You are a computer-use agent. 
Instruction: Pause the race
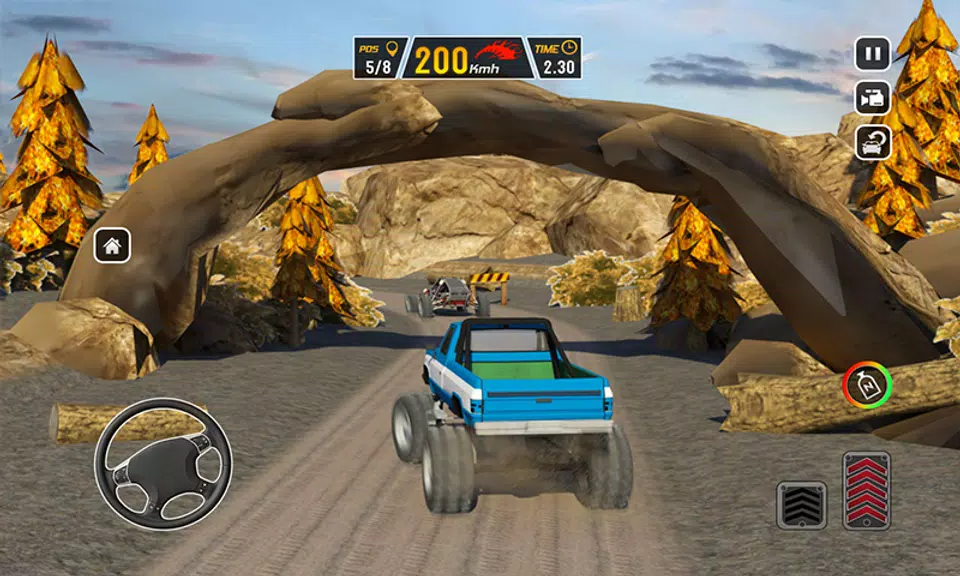point(872,53)
